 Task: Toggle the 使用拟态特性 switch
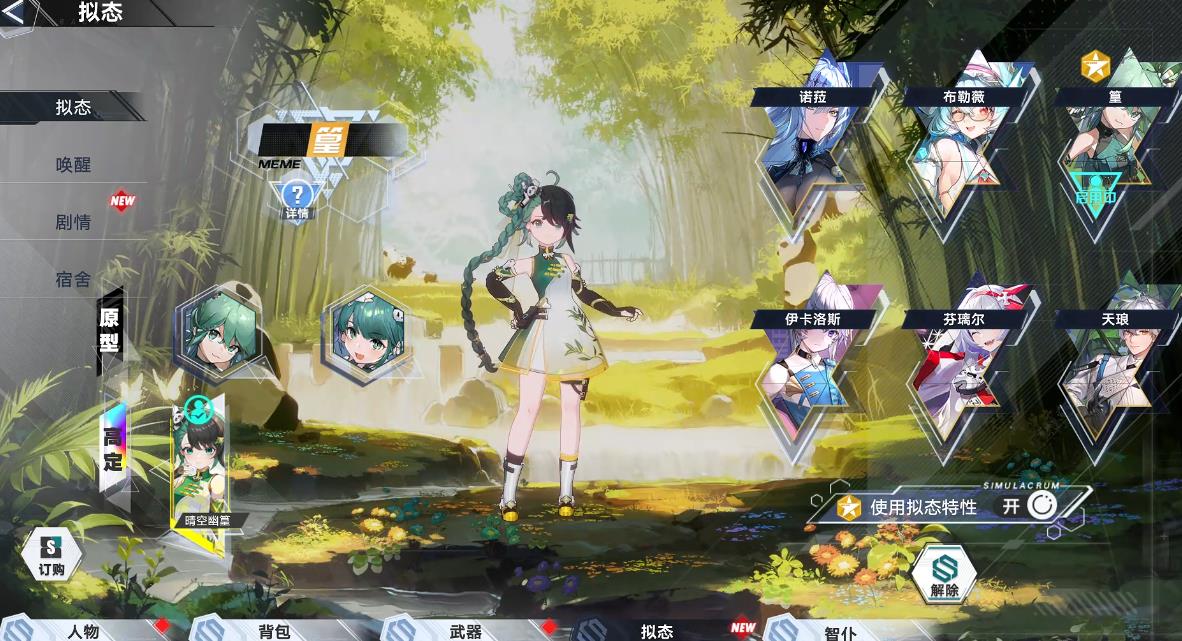[1041, 506]
